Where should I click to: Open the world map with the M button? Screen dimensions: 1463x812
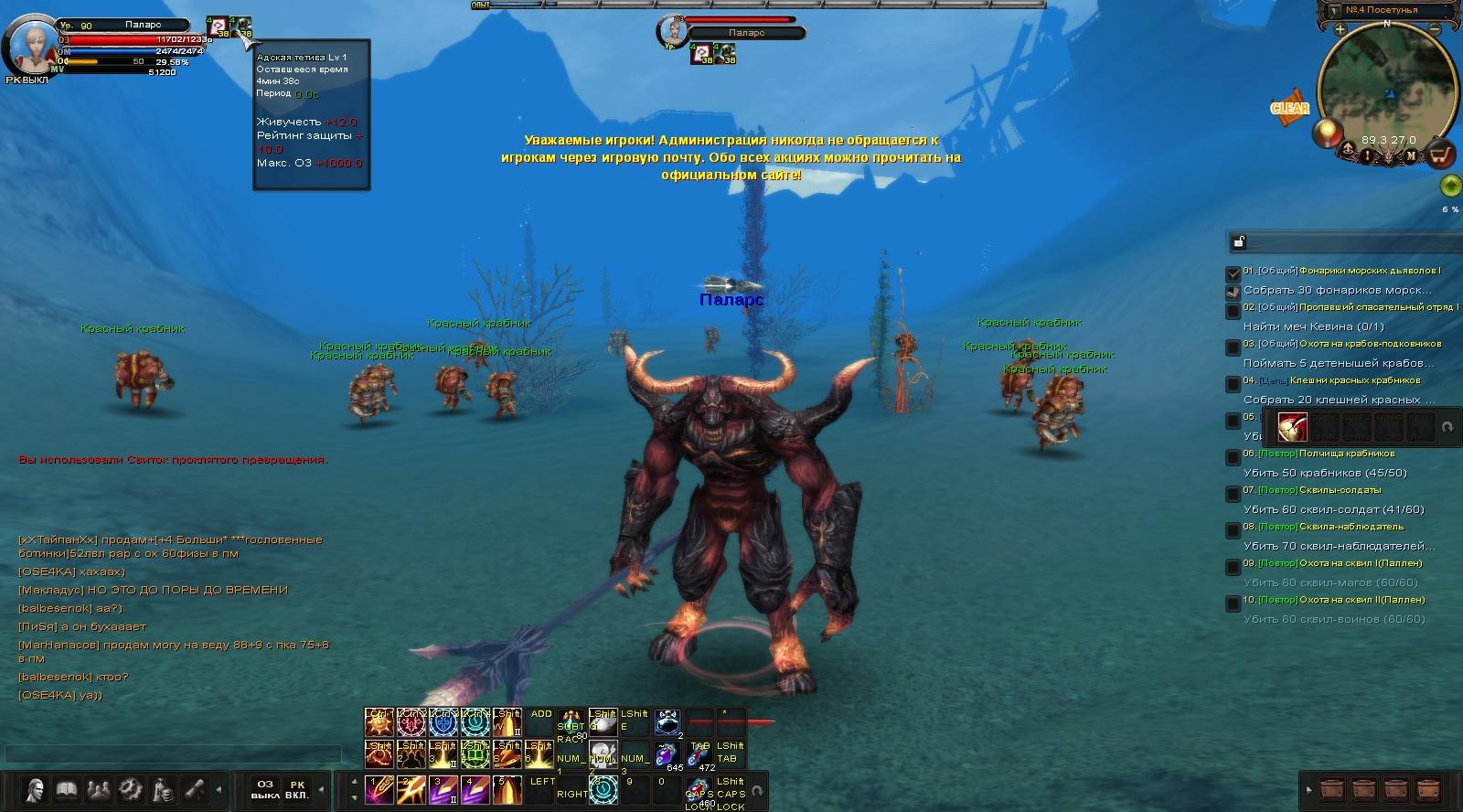(1411, 155)
